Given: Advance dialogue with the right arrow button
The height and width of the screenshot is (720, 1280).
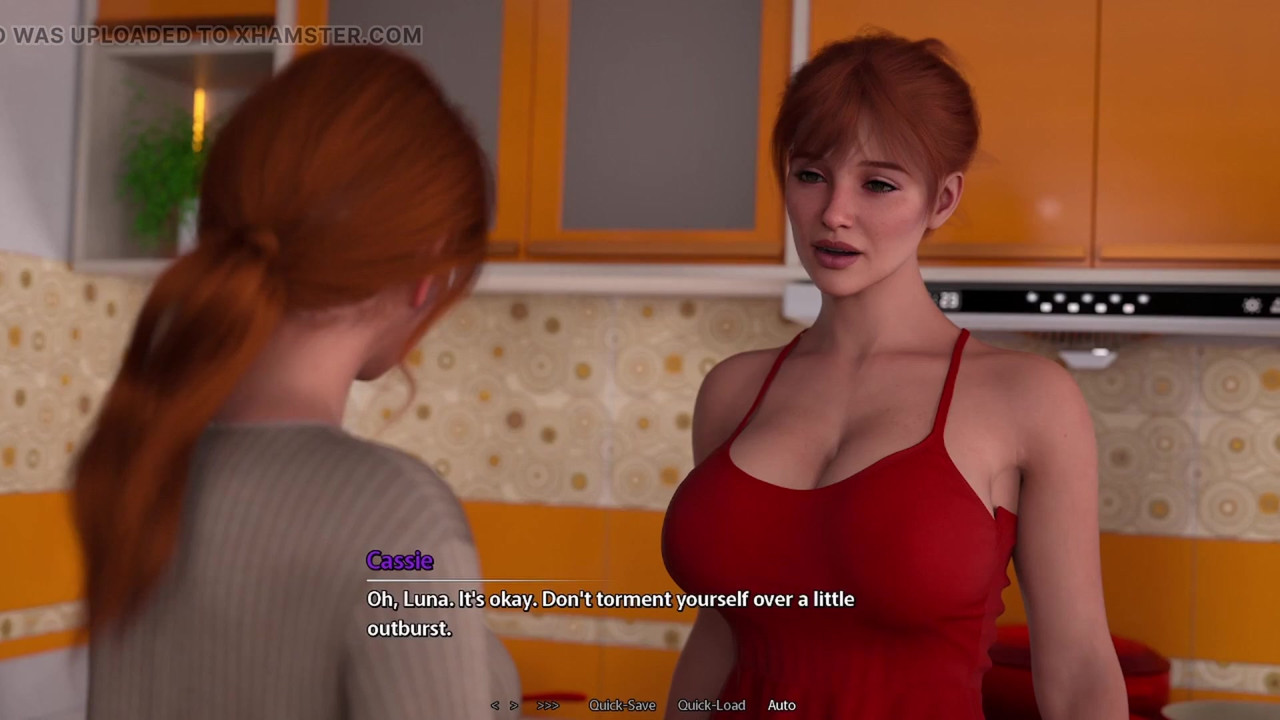Looking at the screenshot, I should click(514, 705).
